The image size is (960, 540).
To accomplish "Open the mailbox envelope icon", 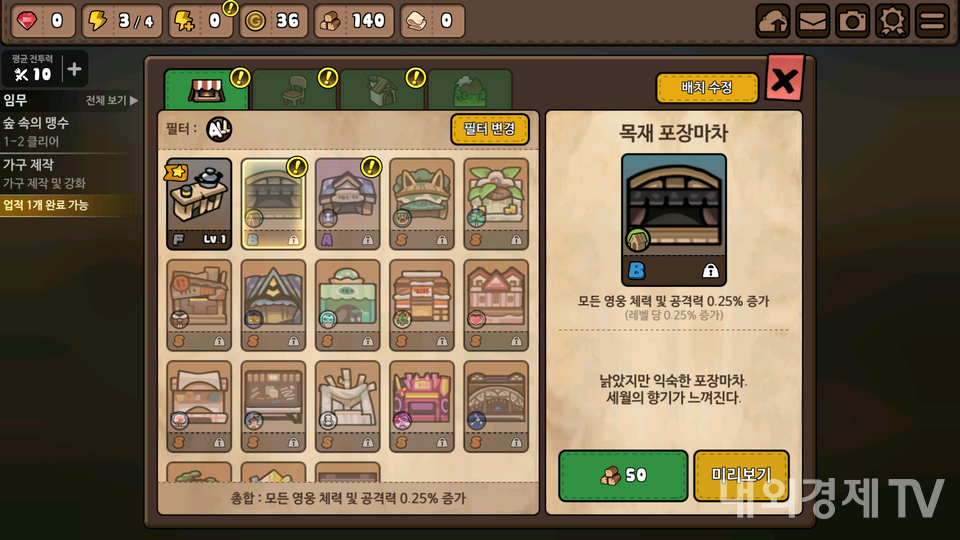I will click(x=812, y=21).
